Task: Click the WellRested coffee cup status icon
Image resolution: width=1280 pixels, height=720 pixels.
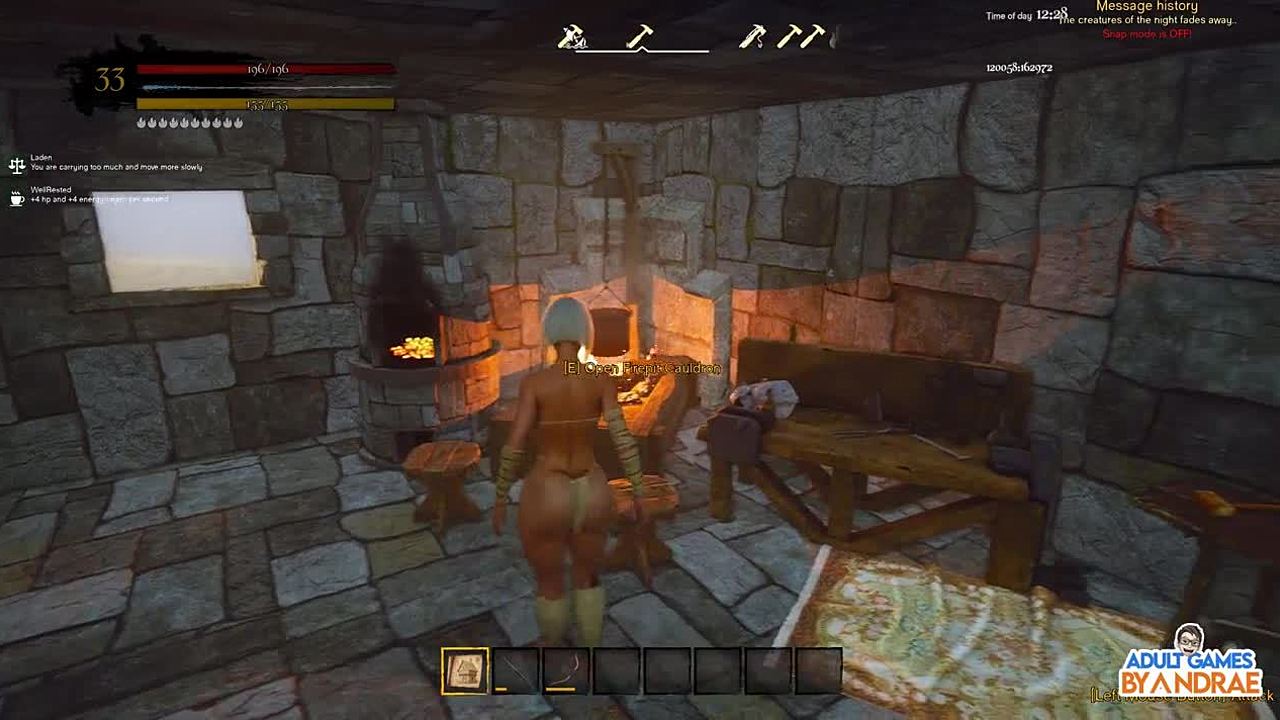Action: tap(17, 197)
